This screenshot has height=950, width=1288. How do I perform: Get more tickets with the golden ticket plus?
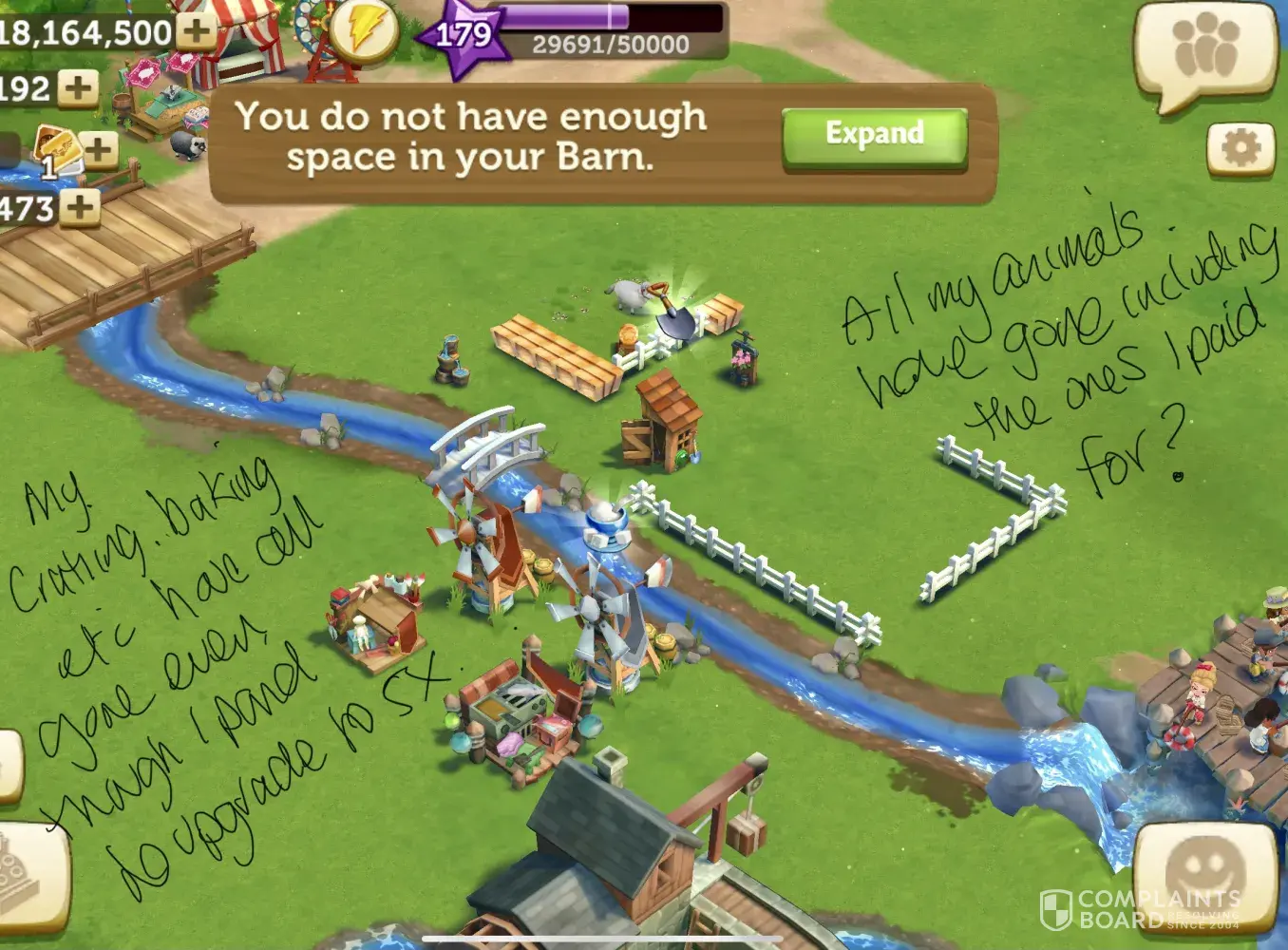coord(99,148)
